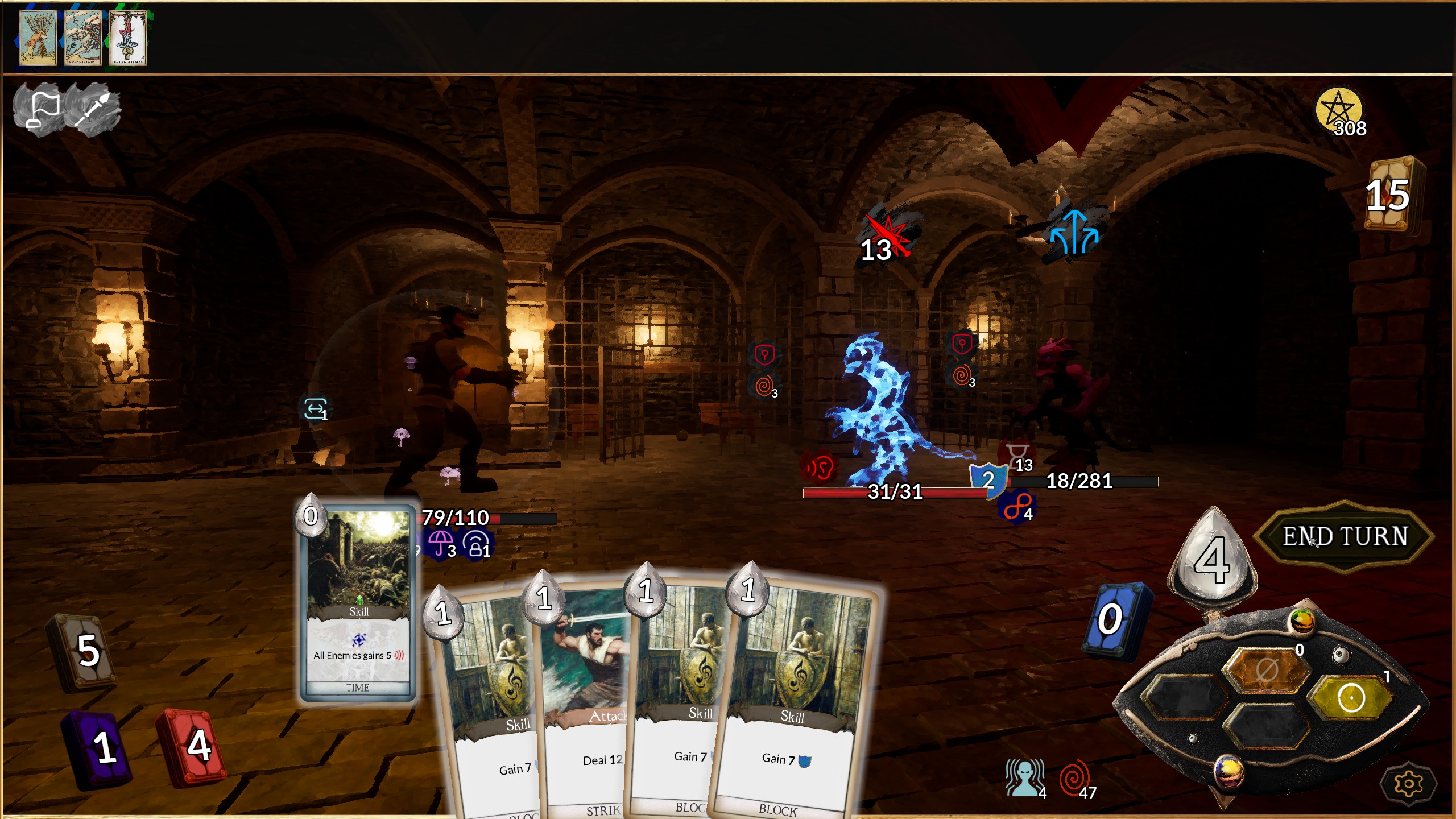
Task: Open the red discard pile showing 4
Action: tap(193, 745)
